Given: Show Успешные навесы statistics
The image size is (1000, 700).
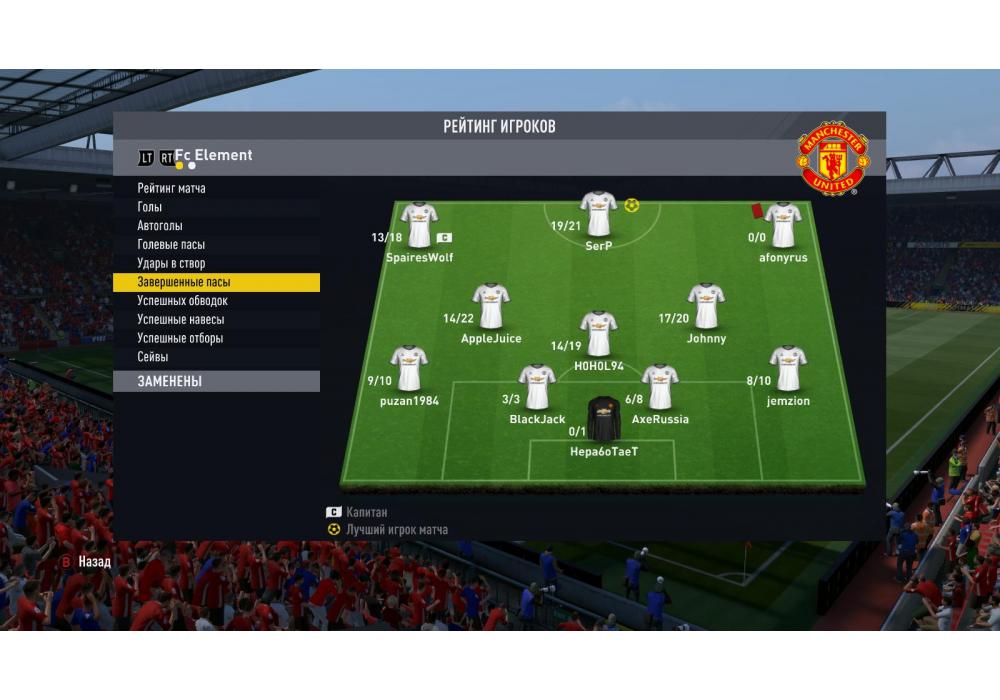Looking at the screenshot, I should (180, 320).
